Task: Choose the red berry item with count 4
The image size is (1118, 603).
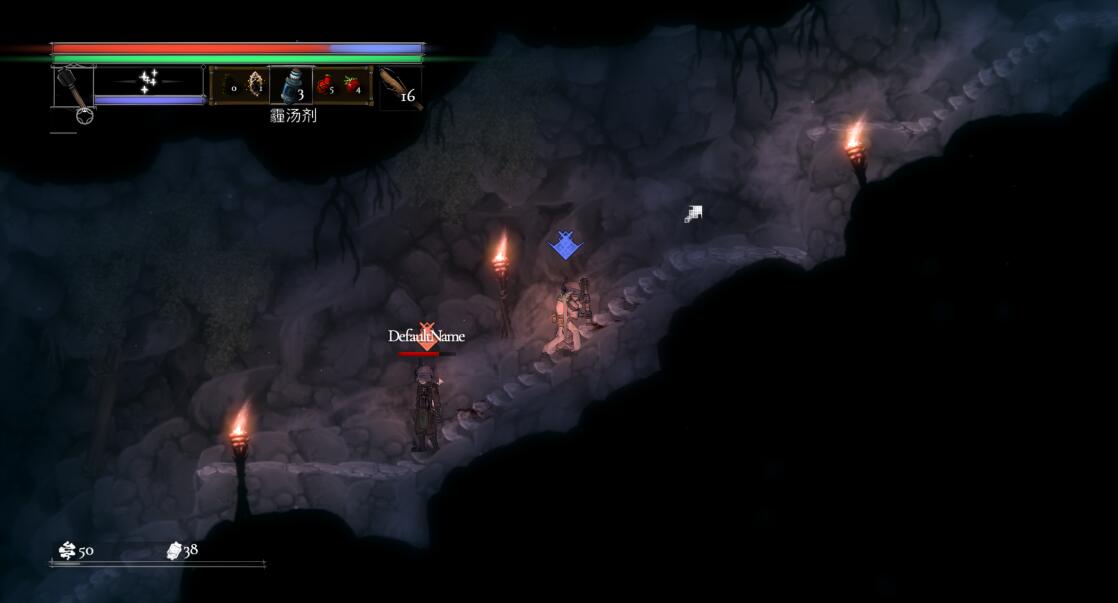Action: 353,85
